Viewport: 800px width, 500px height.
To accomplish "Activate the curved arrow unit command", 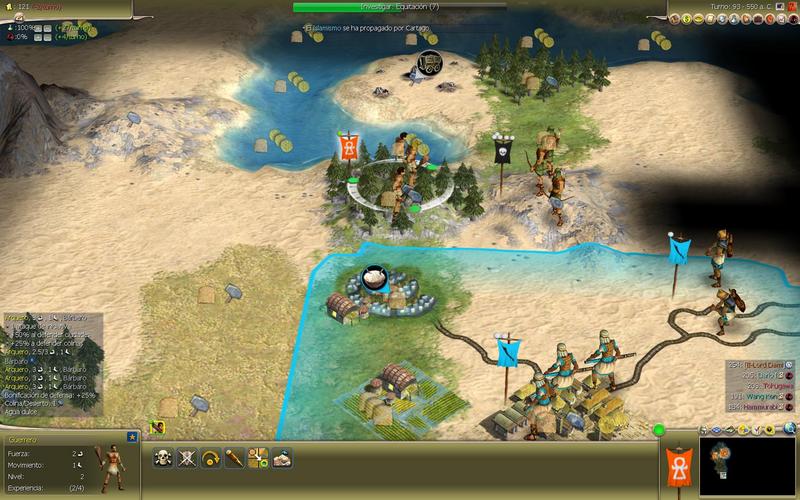I will (211, 458).
